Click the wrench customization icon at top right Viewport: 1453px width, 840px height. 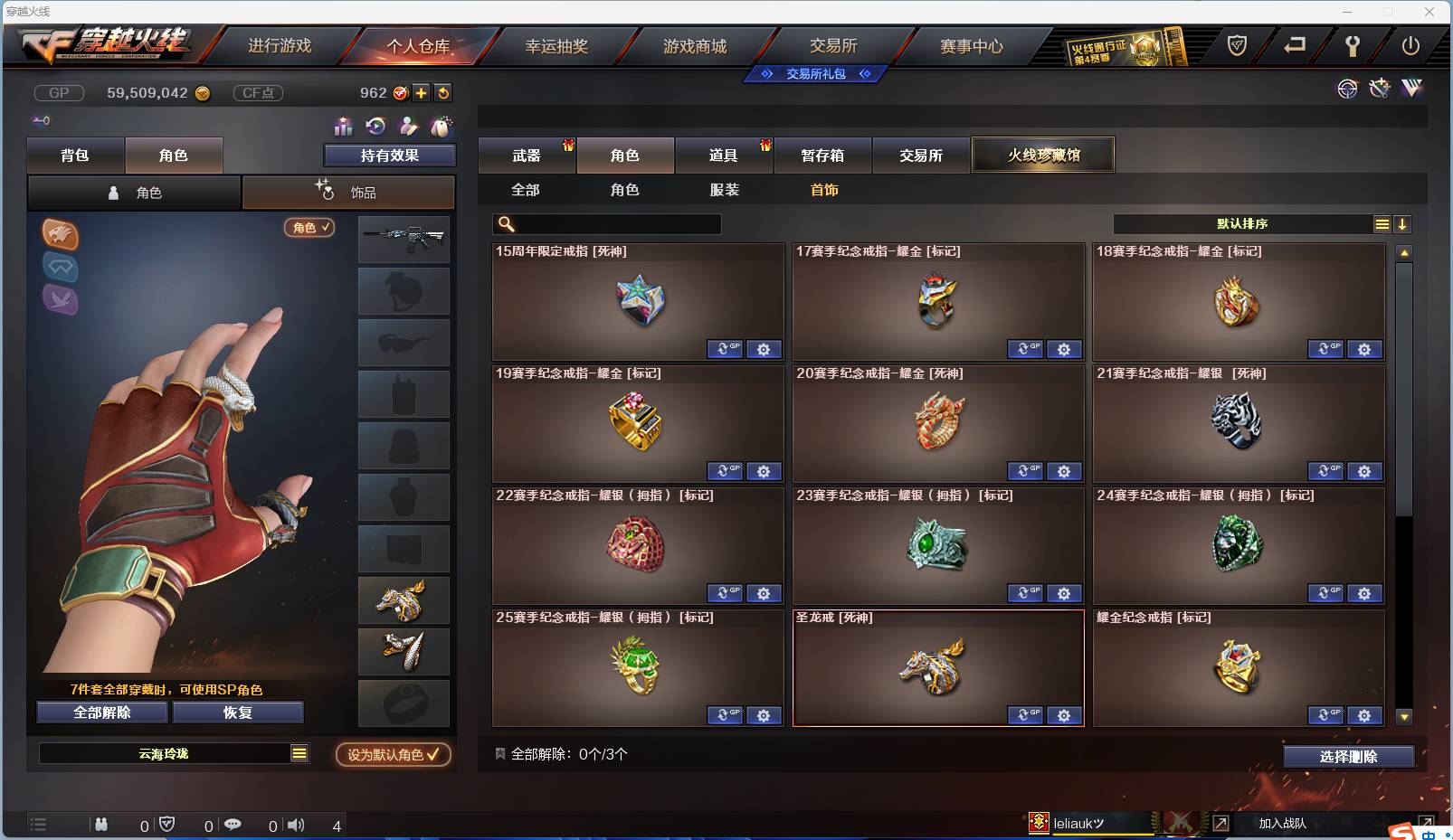click(1379, 89)
